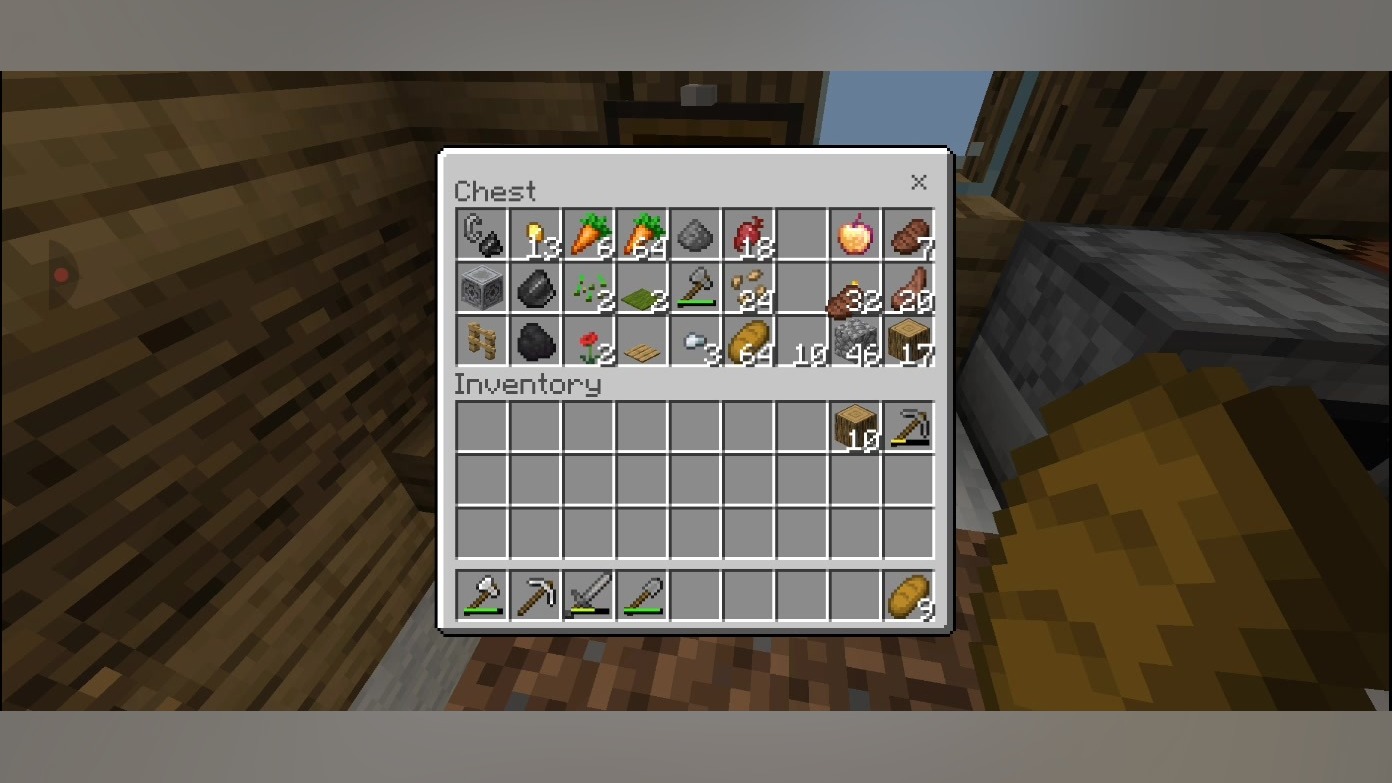This screenshot has height=783, width=1392.
Task: Take the stack of 6 carrots
Action: 589,236
